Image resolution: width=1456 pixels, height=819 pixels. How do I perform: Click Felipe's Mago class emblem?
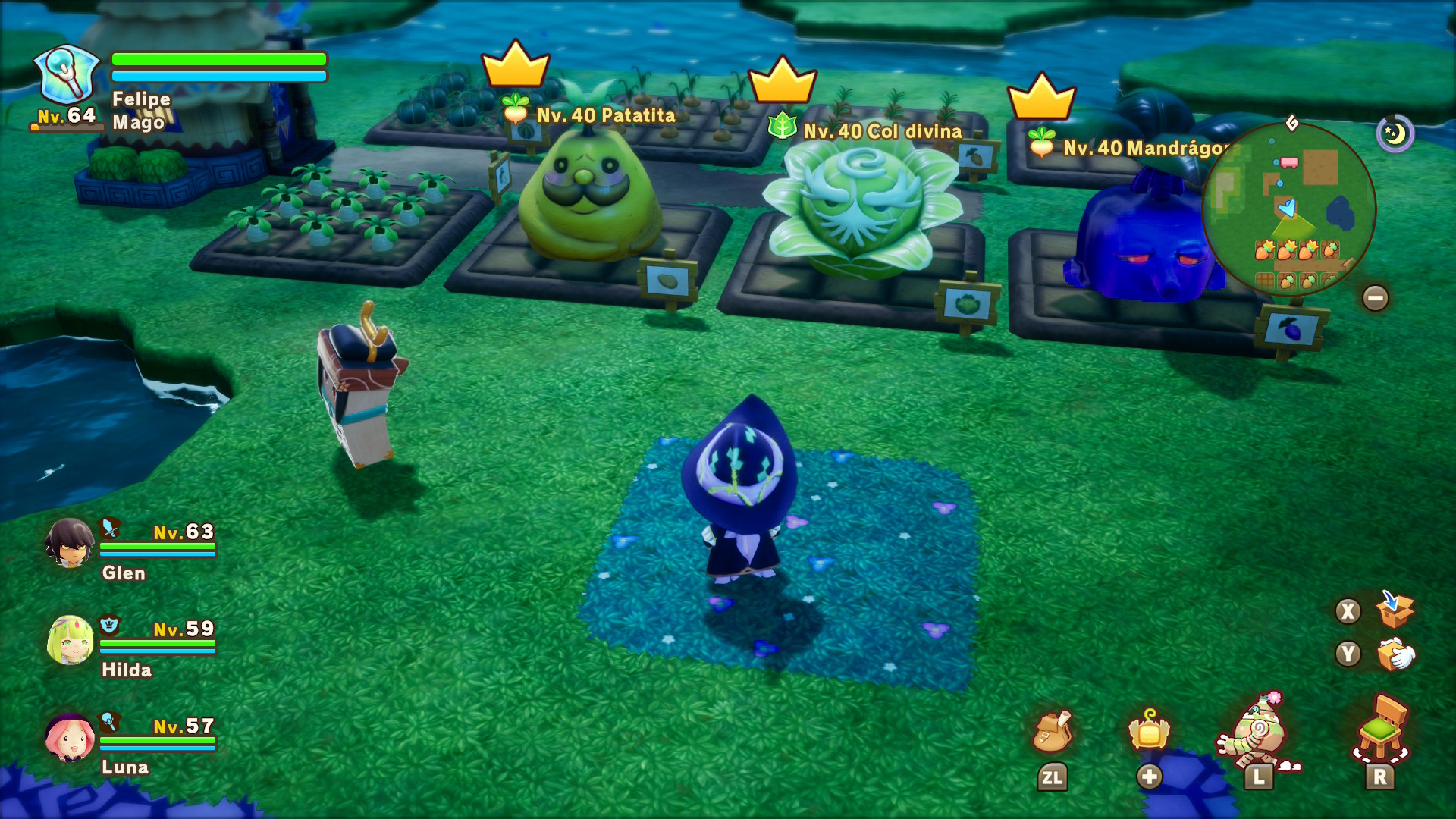pos(67,74)
